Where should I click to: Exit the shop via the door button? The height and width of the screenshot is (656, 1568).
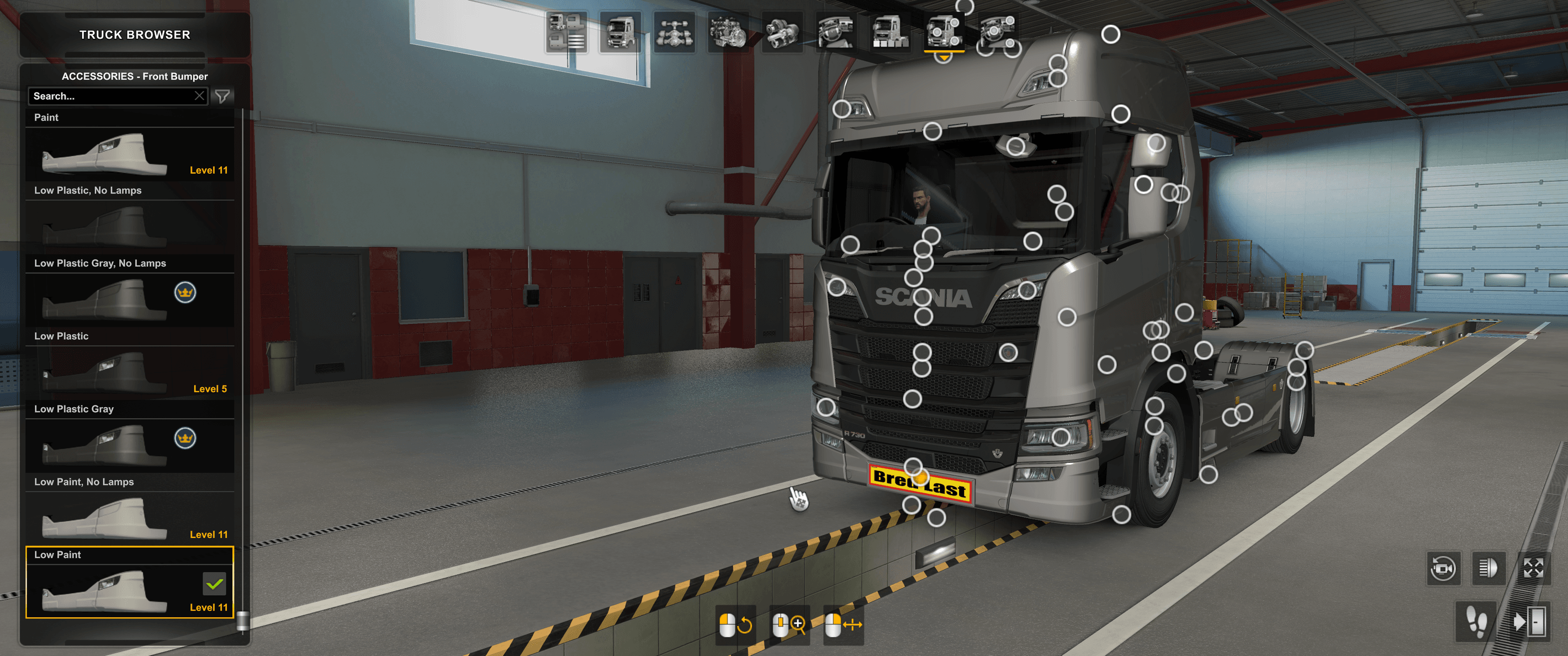1531,623
